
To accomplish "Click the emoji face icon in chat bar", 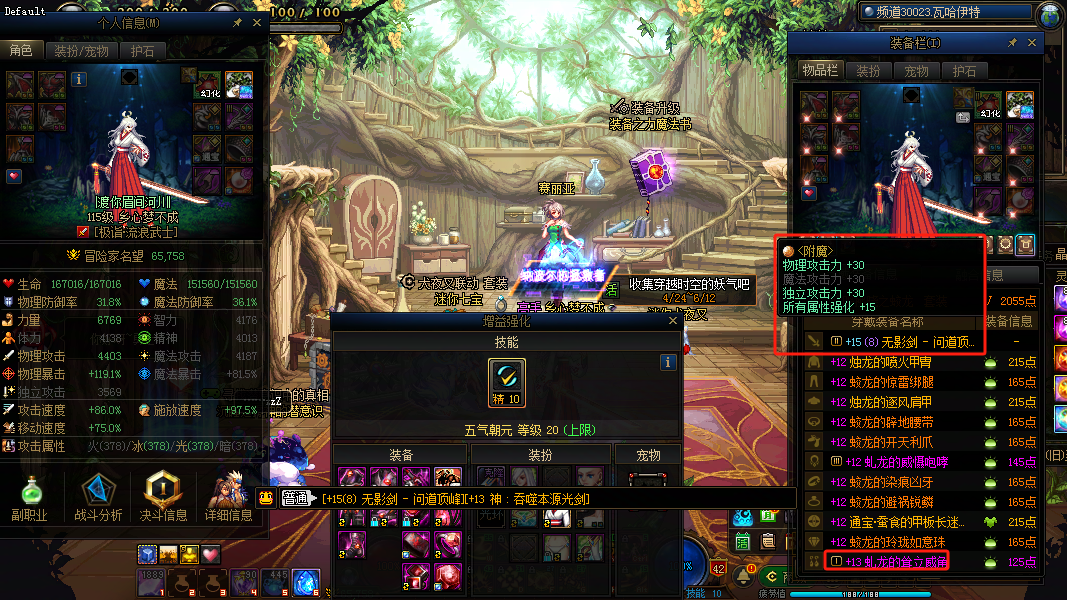I will [265, 498].
